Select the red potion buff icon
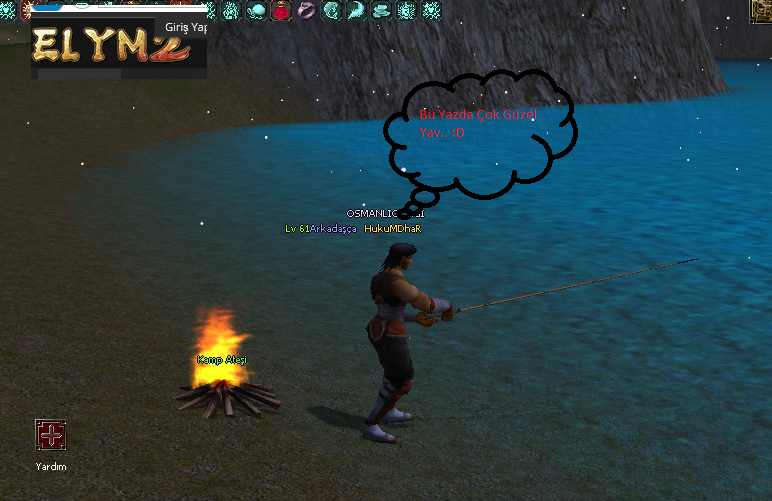 280,11
